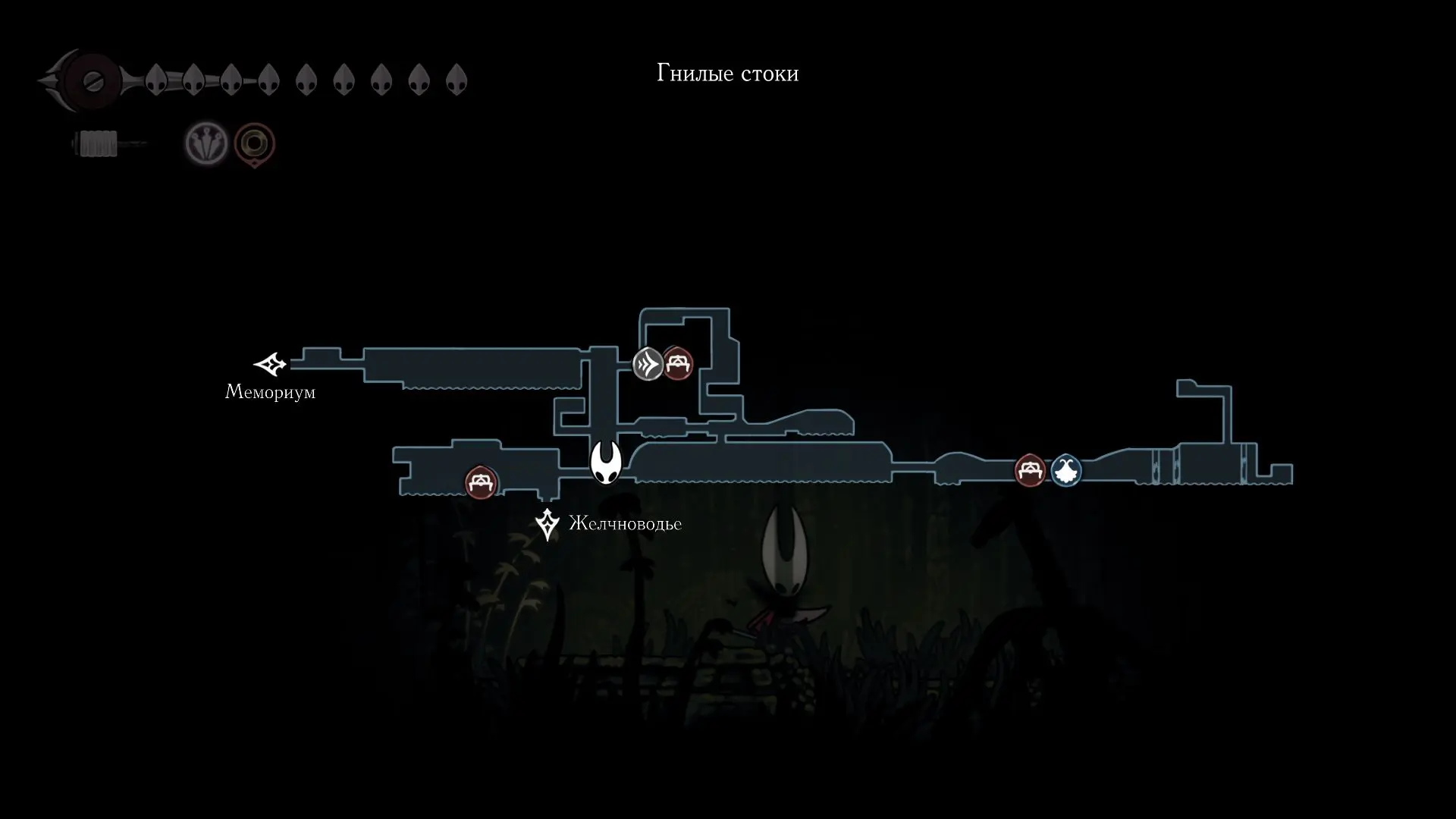Screen dimensions: 1456x819
Task: Click the blue round map marker
Action: (1065, 471)
